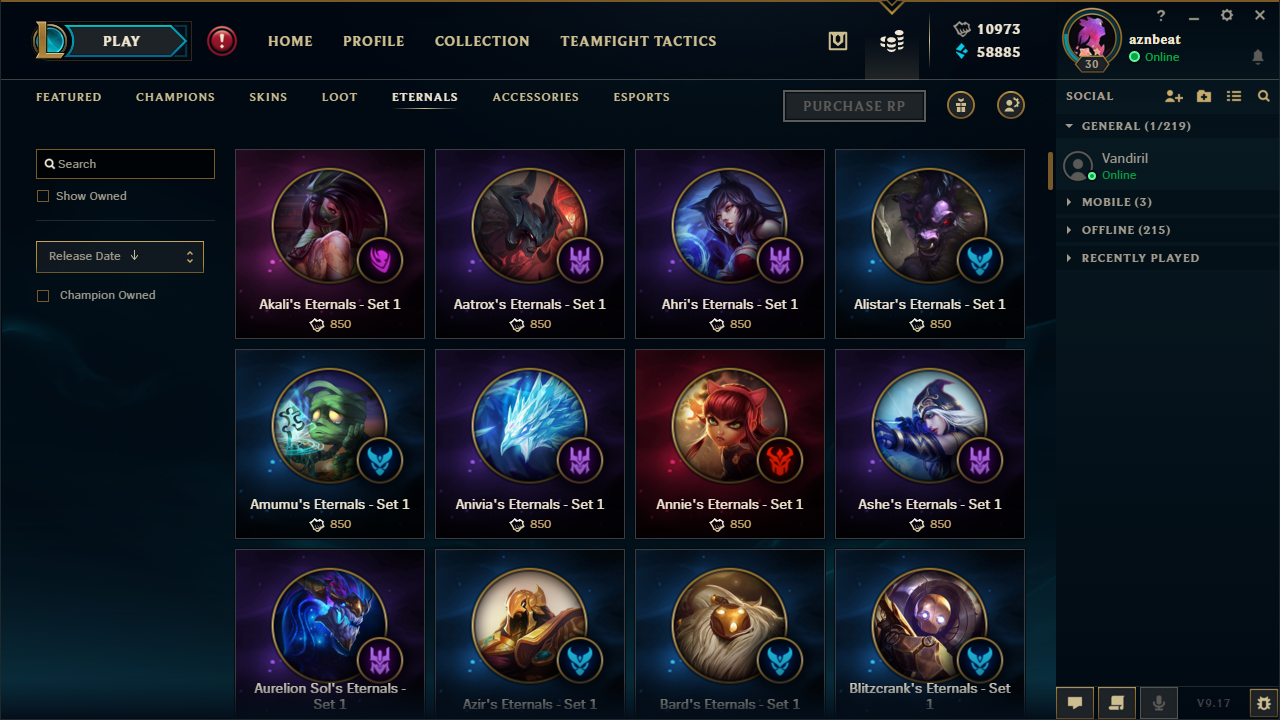Click the add friend icon in Social panel

1174,96
